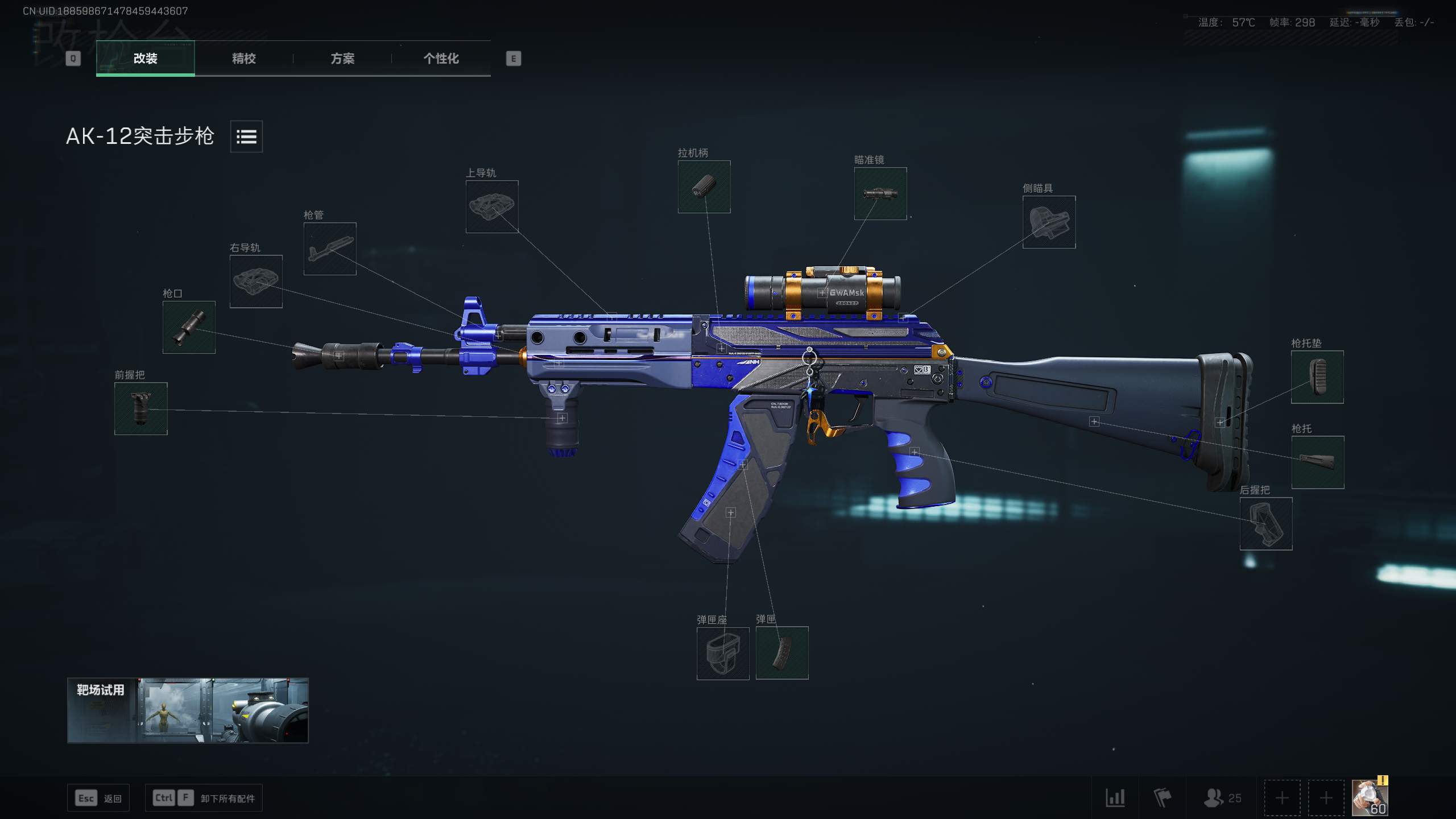Viewport: 1456px width, 819px height.
Task: Select the 枪口 muzzle attachment slot
Action: (x=189, y=329)
